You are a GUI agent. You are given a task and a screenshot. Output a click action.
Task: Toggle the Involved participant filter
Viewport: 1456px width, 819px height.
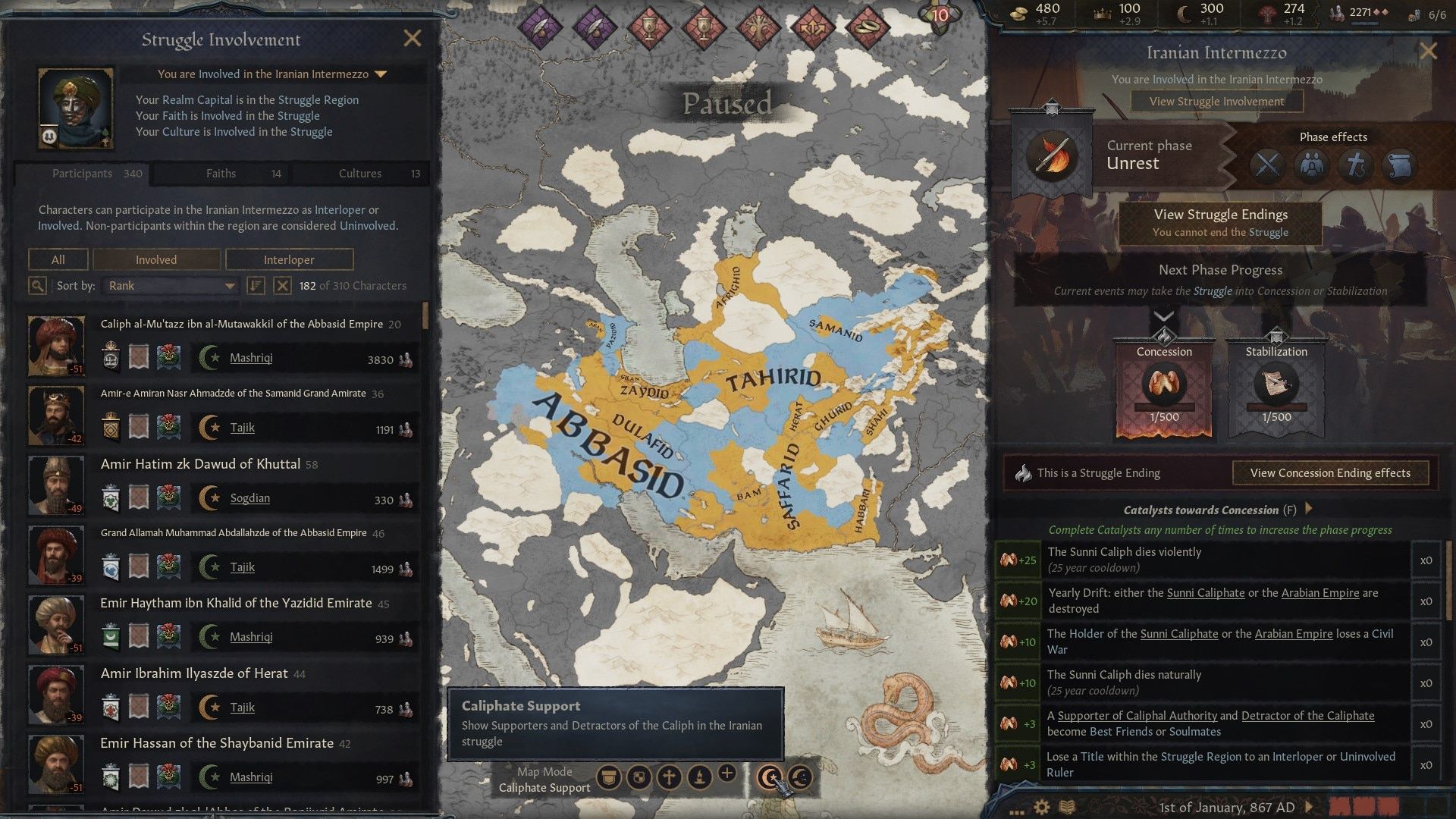pyautogui.click(x=156, y=259)
